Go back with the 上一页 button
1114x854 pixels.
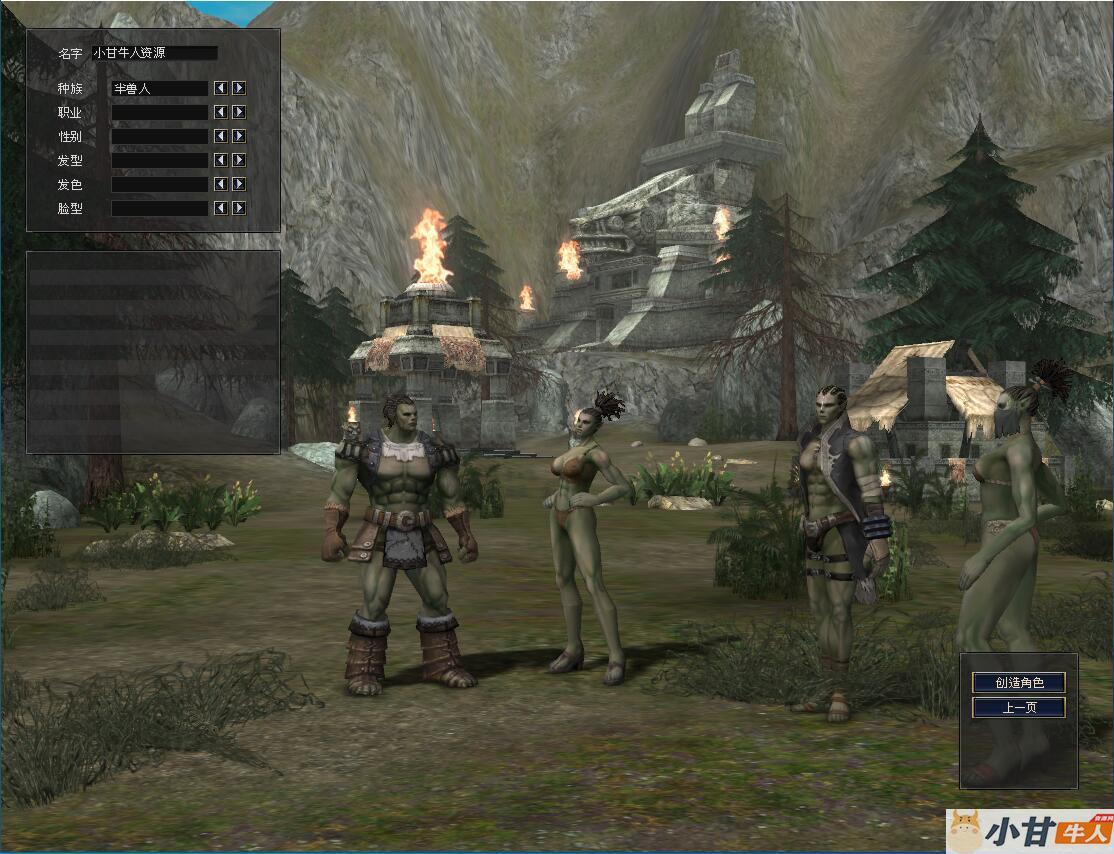tap(1018, 708)
